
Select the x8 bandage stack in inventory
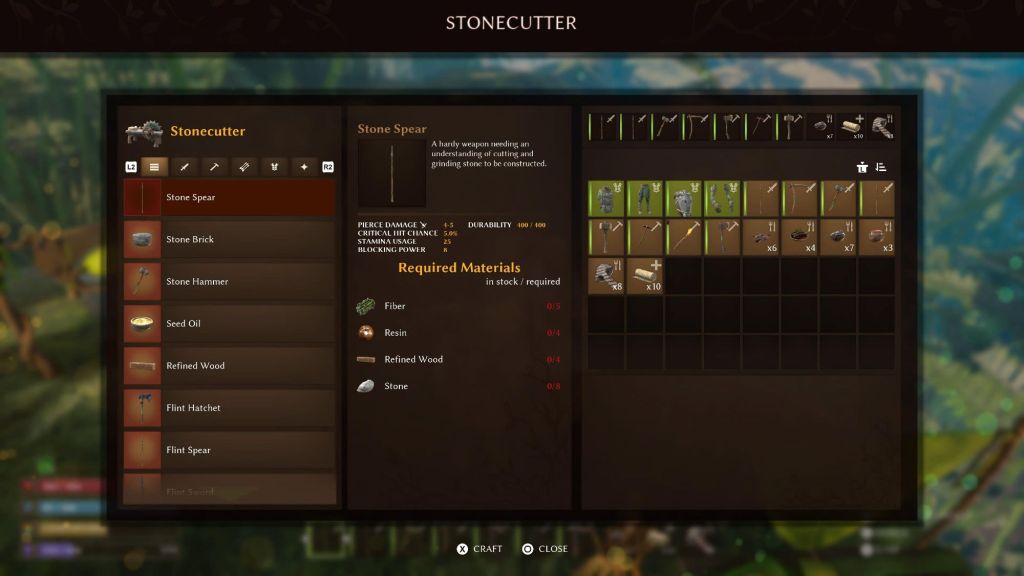(x=606, y=275)
